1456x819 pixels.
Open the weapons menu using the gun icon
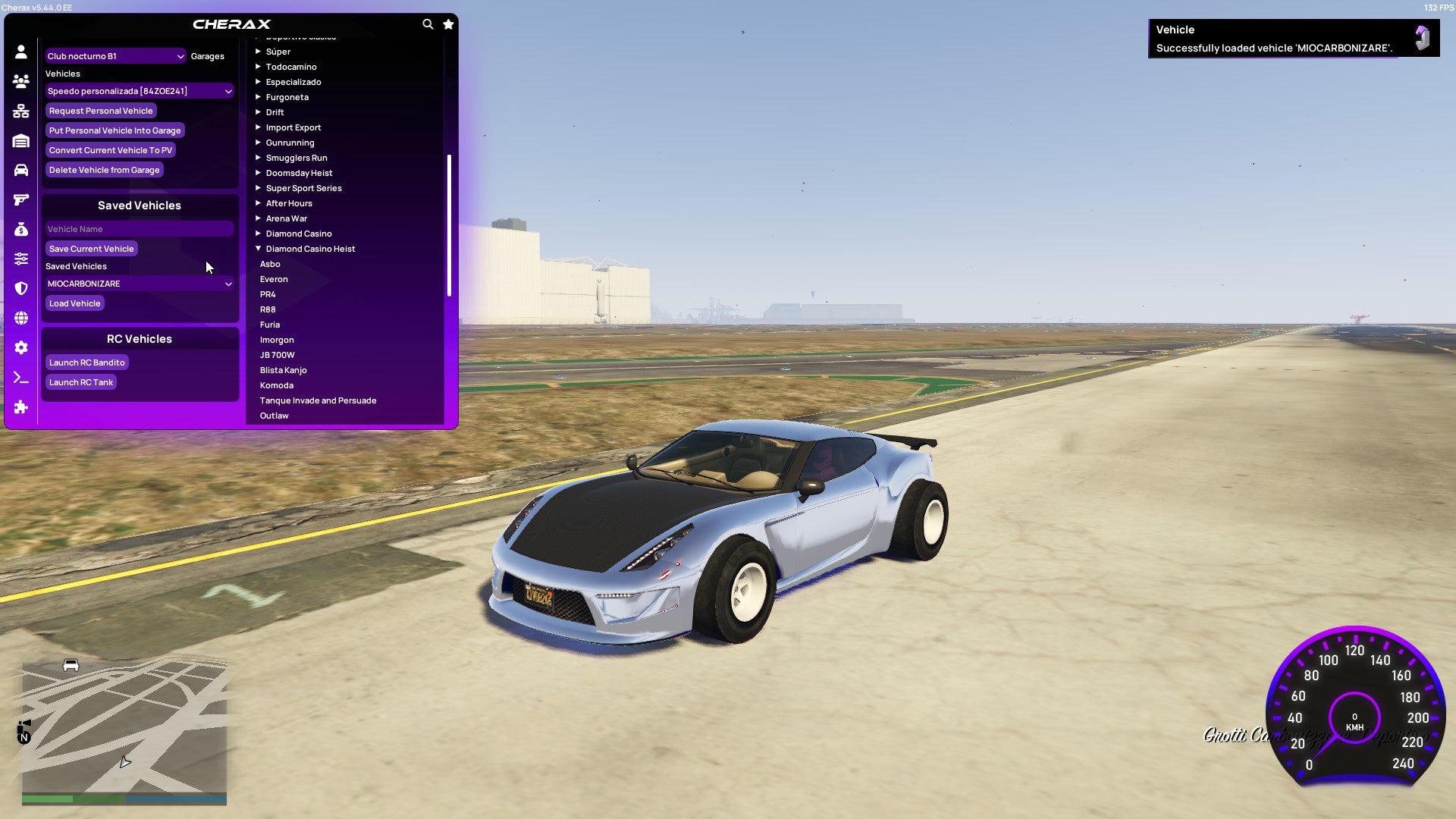21,199
